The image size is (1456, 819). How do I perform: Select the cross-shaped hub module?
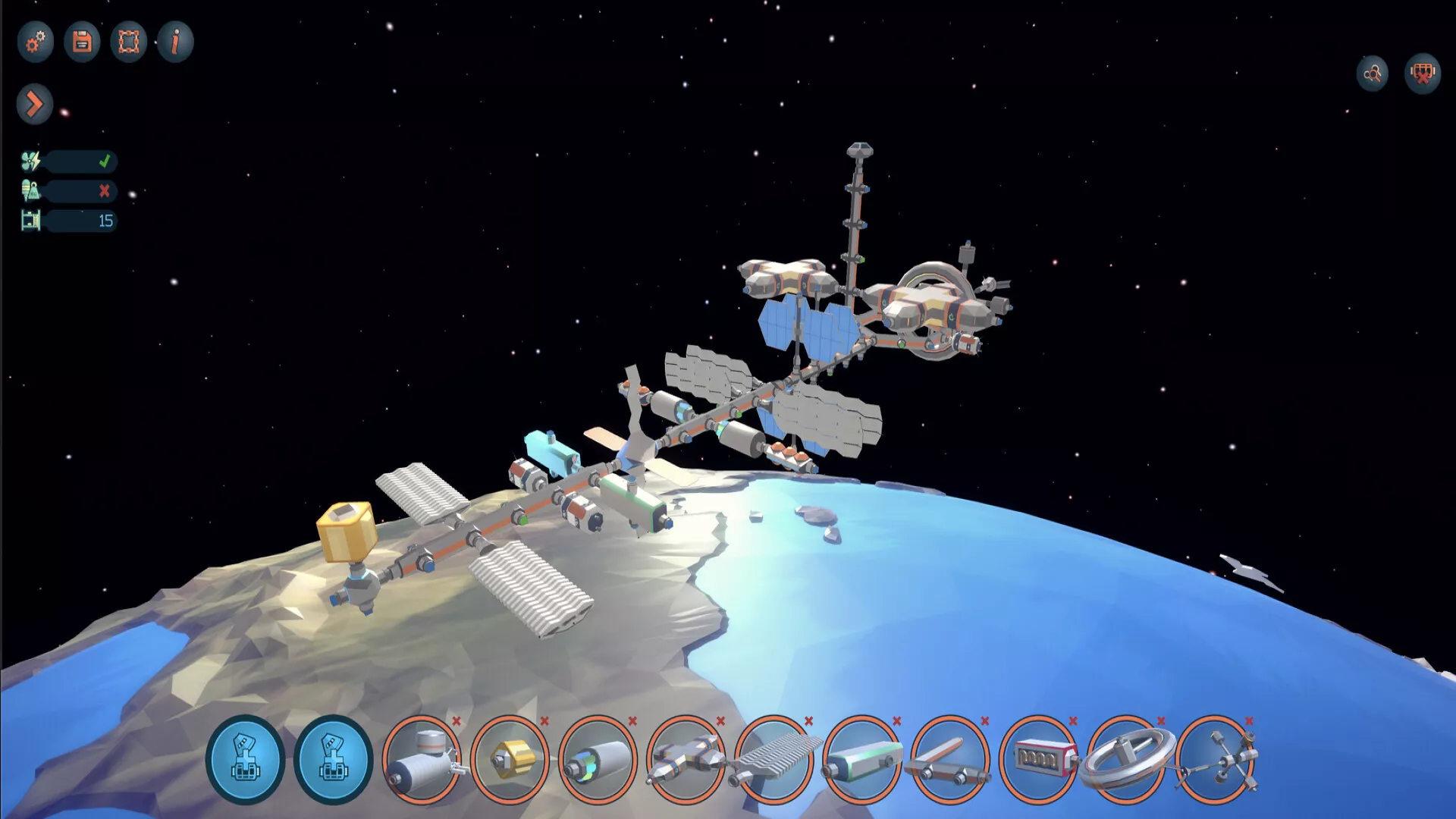tap(686, 759)
